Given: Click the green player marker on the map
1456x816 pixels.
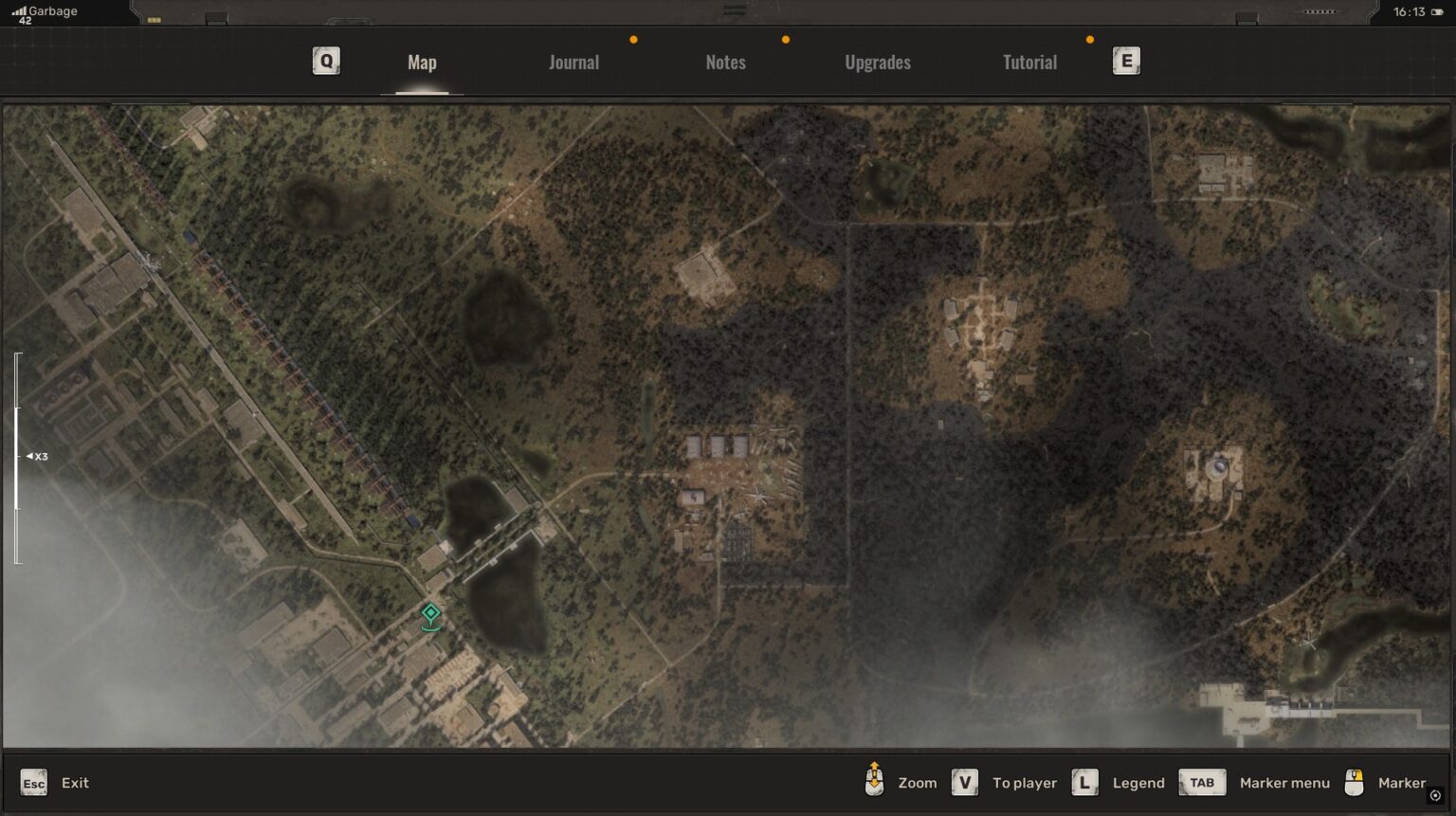Looking at the screenshot, I should click(430, 618).
